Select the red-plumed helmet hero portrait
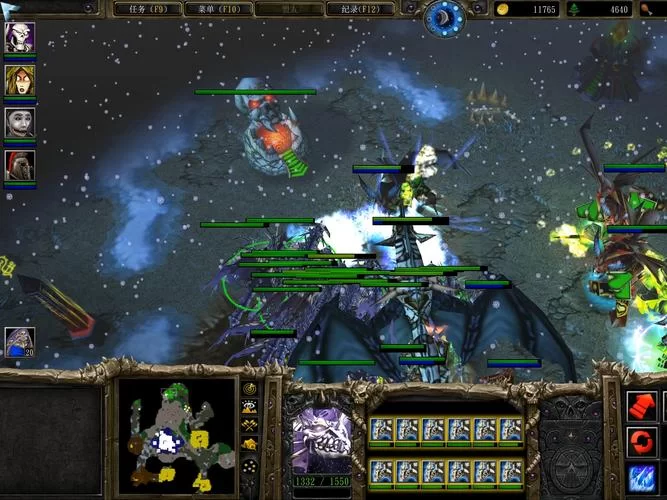 (x=19, y=164)
